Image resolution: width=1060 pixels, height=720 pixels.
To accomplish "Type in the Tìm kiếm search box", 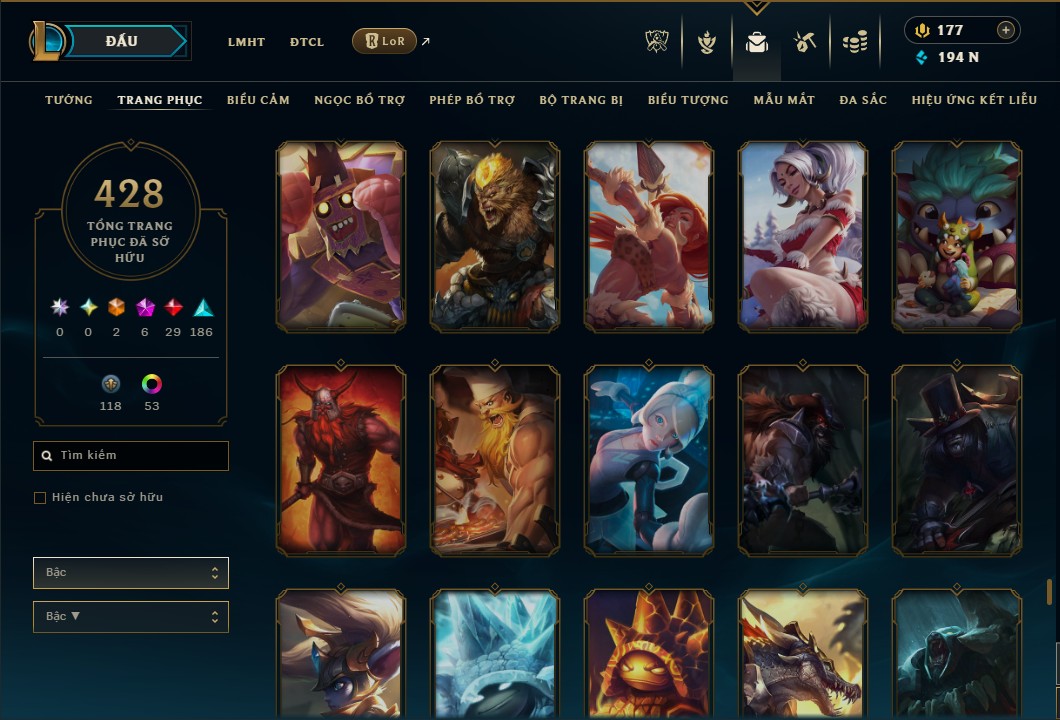I will tap(140, 456).
